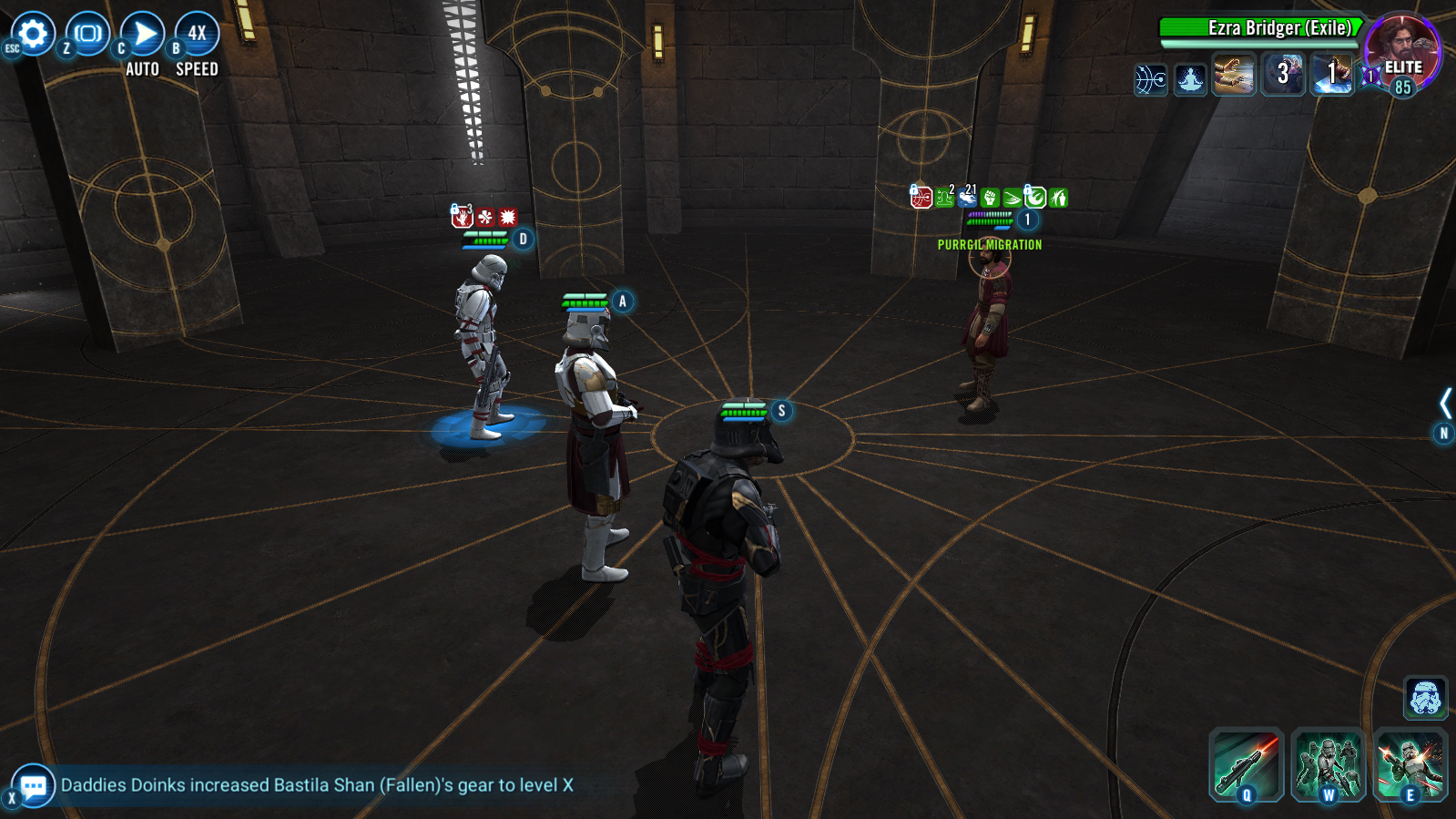The image size is (1456, 819).
Task: View Ezra's meditation ability icon
Action: (x=1190, y=79)
